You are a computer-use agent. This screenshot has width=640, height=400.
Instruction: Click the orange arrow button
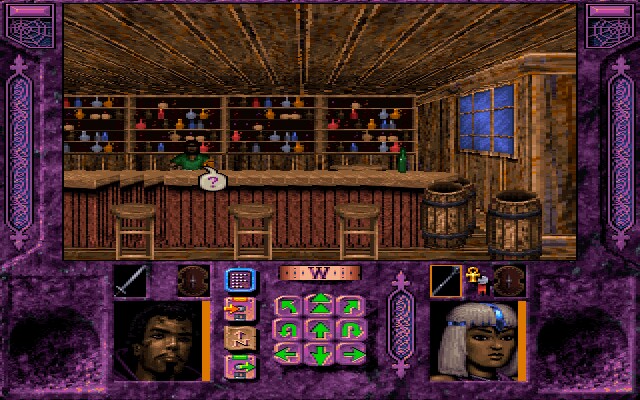point(239,310)
